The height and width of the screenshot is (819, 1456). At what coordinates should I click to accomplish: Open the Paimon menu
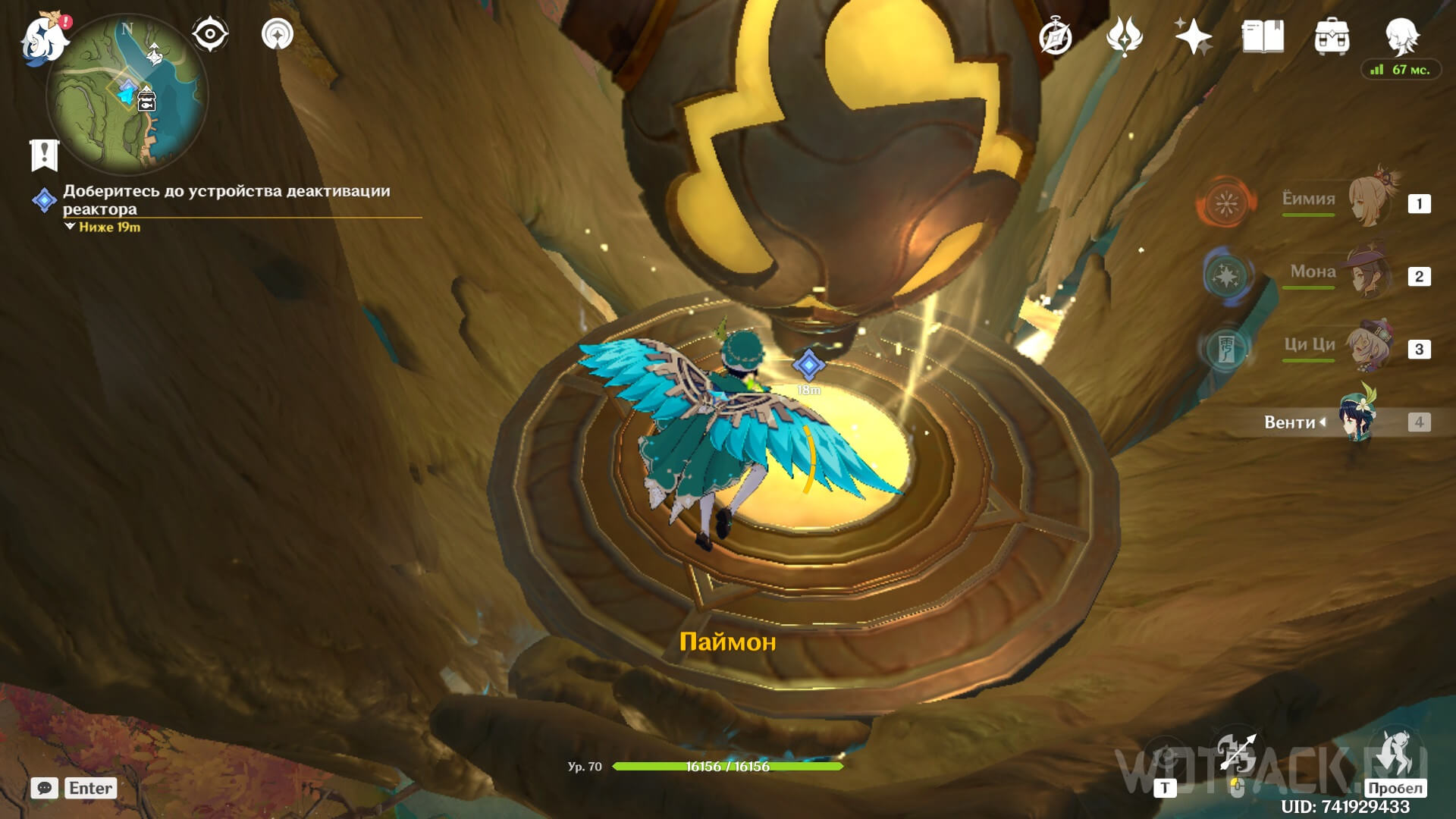click(44, 38)
